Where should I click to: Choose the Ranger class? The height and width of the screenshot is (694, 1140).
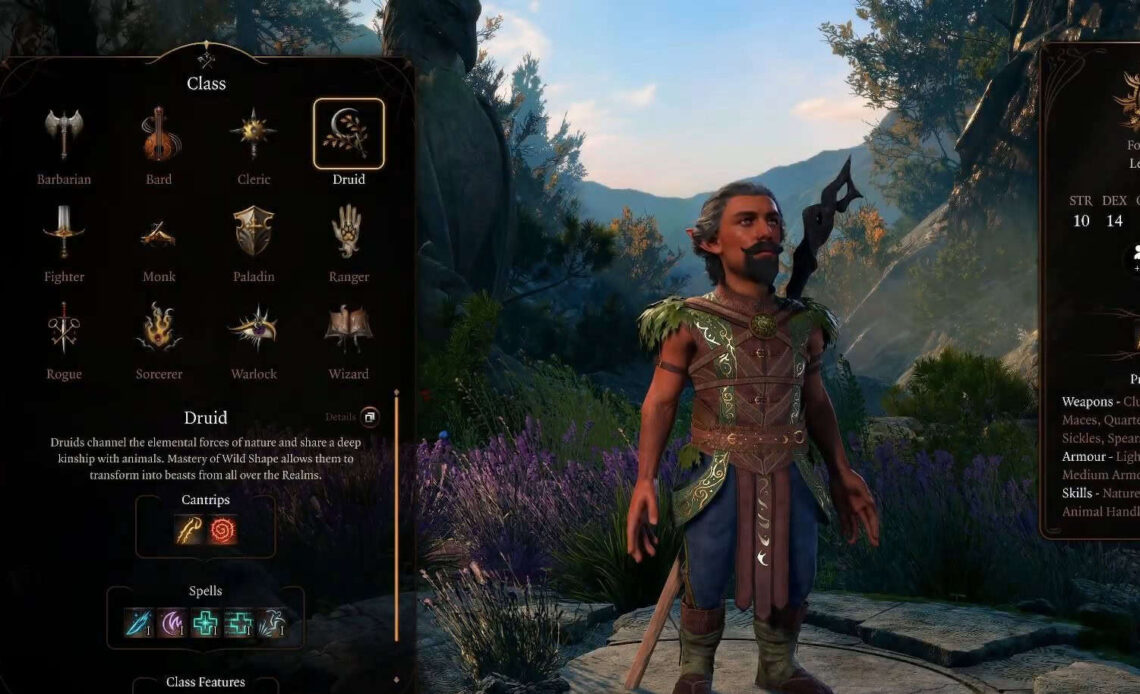coord(348,232)
